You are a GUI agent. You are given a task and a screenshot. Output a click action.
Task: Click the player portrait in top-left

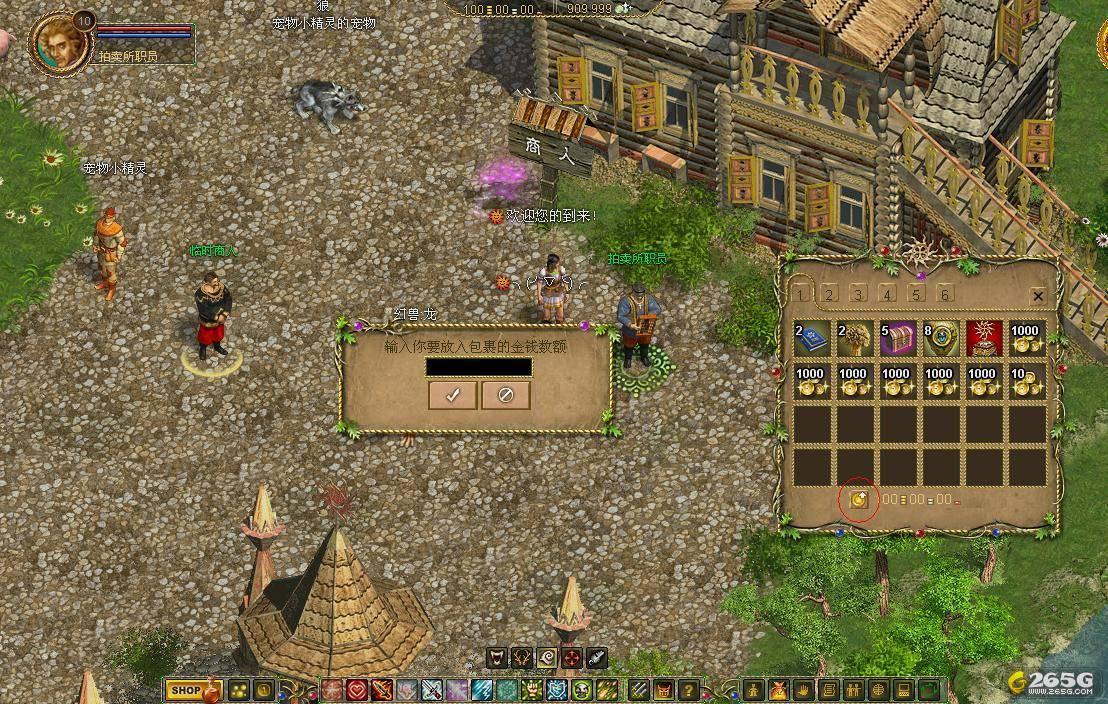(x=60, y=42)
